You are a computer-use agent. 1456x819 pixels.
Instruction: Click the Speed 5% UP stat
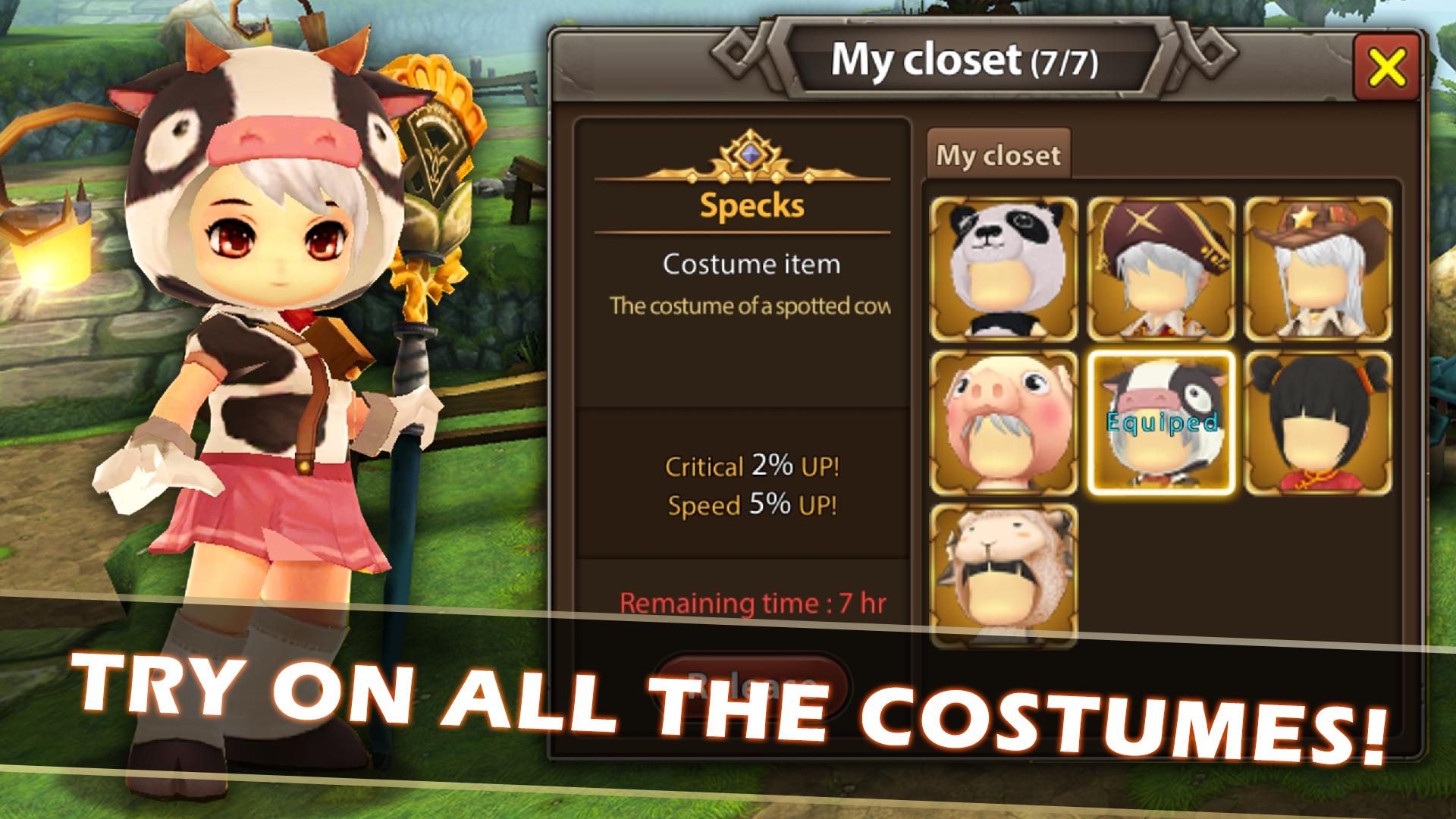pos(752,502)
